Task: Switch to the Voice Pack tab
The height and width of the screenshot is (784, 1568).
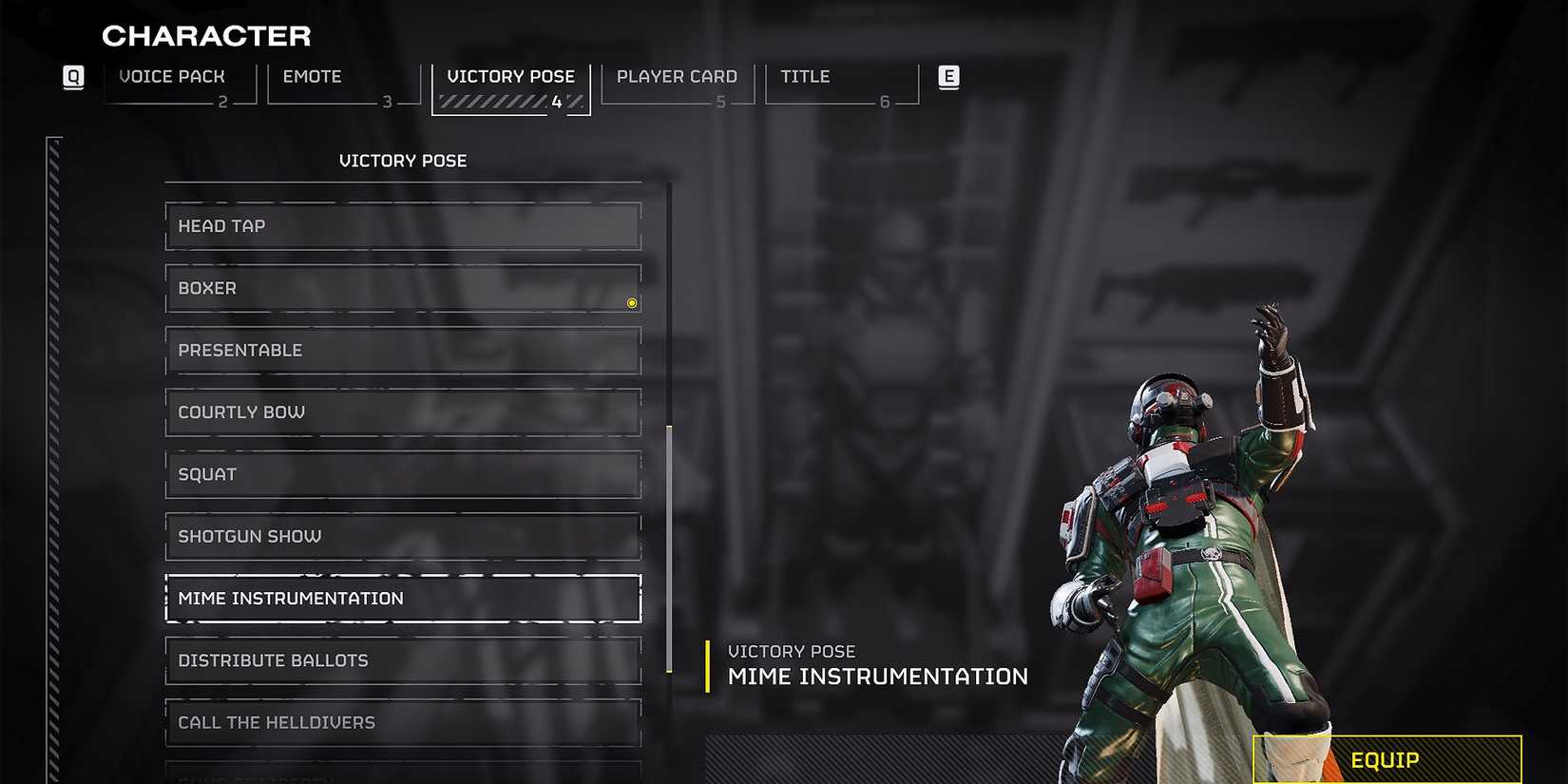Action: click(172, 76)
